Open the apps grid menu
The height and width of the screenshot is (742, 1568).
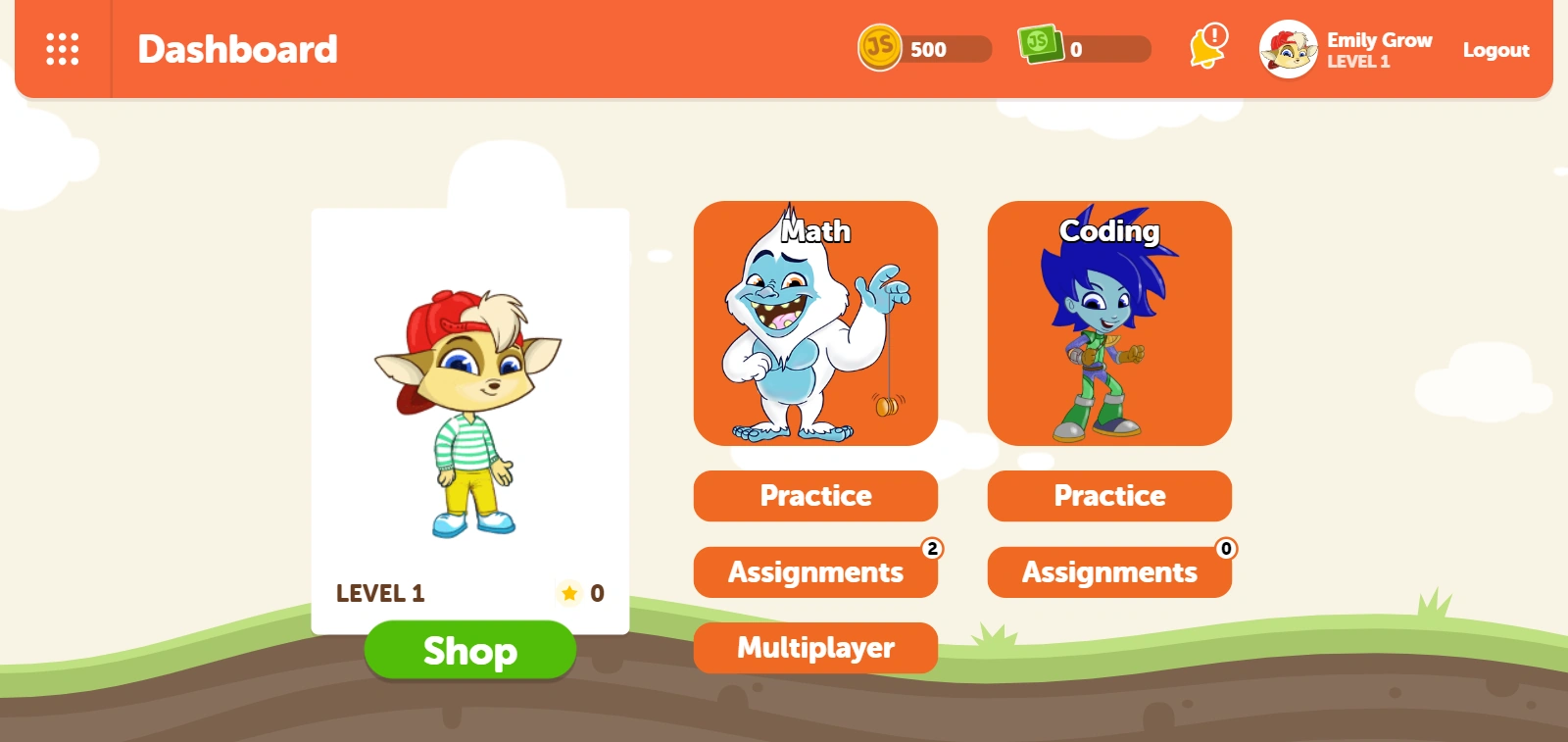pos(62,48)
